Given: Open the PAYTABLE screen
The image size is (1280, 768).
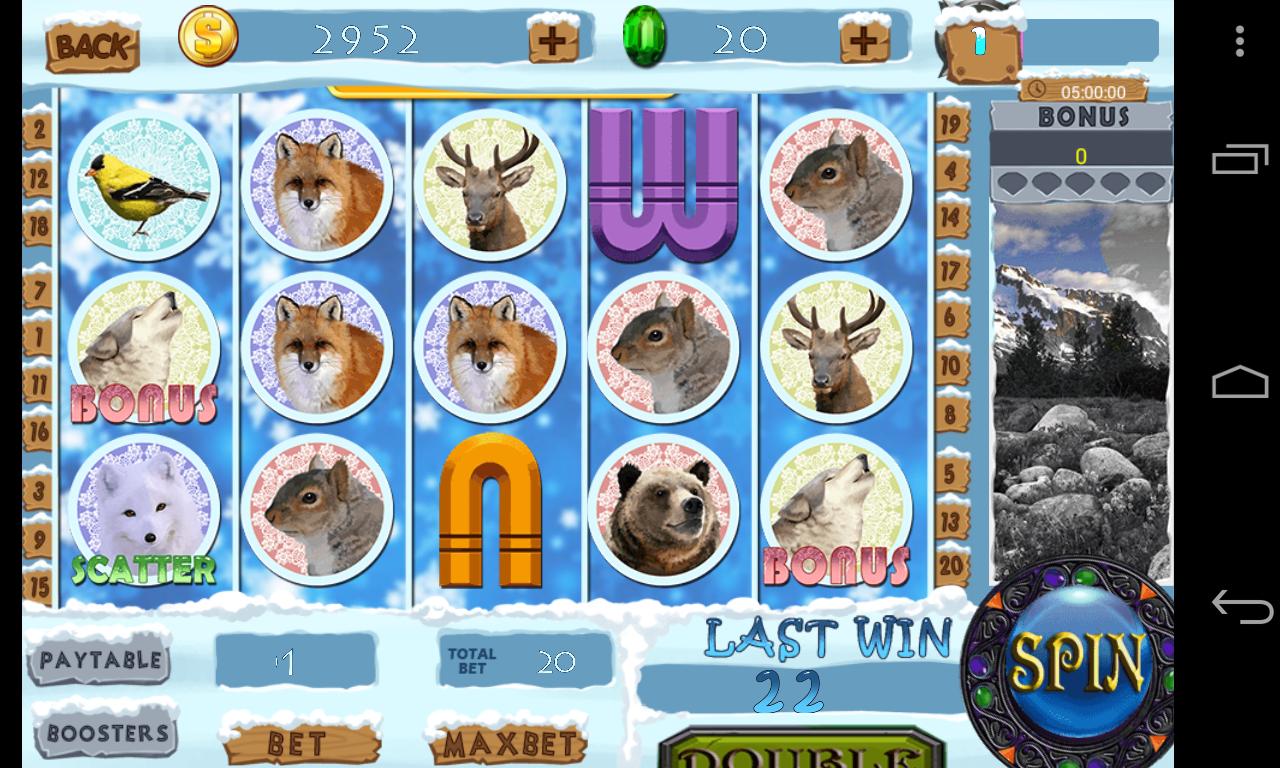Looking at the screenshot, I should coord(100,661).
